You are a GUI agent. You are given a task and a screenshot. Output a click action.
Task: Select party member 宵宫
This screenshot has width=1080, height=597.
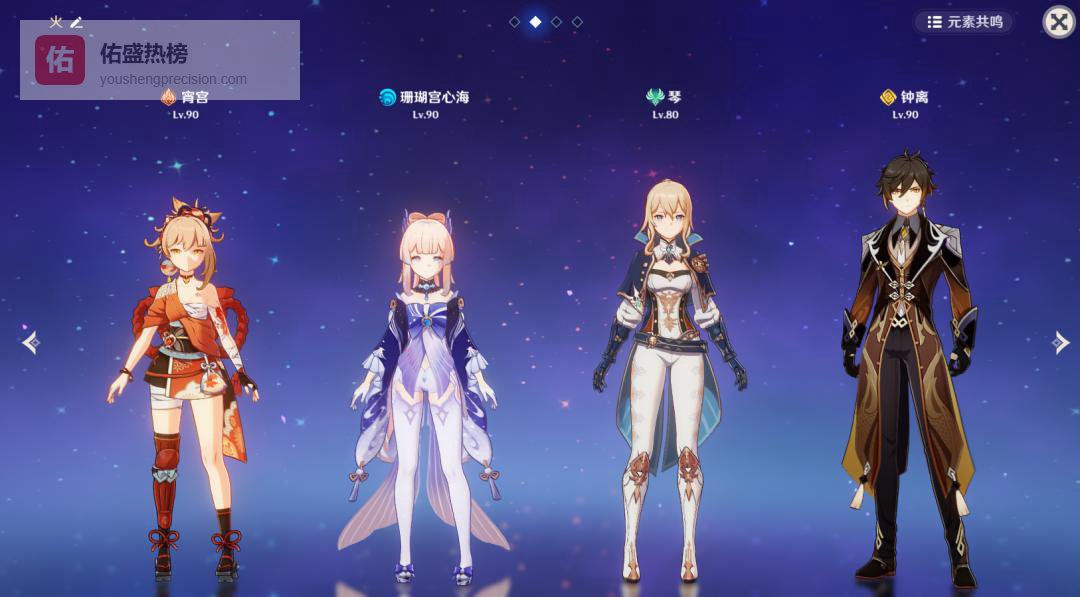pos(182,380)
